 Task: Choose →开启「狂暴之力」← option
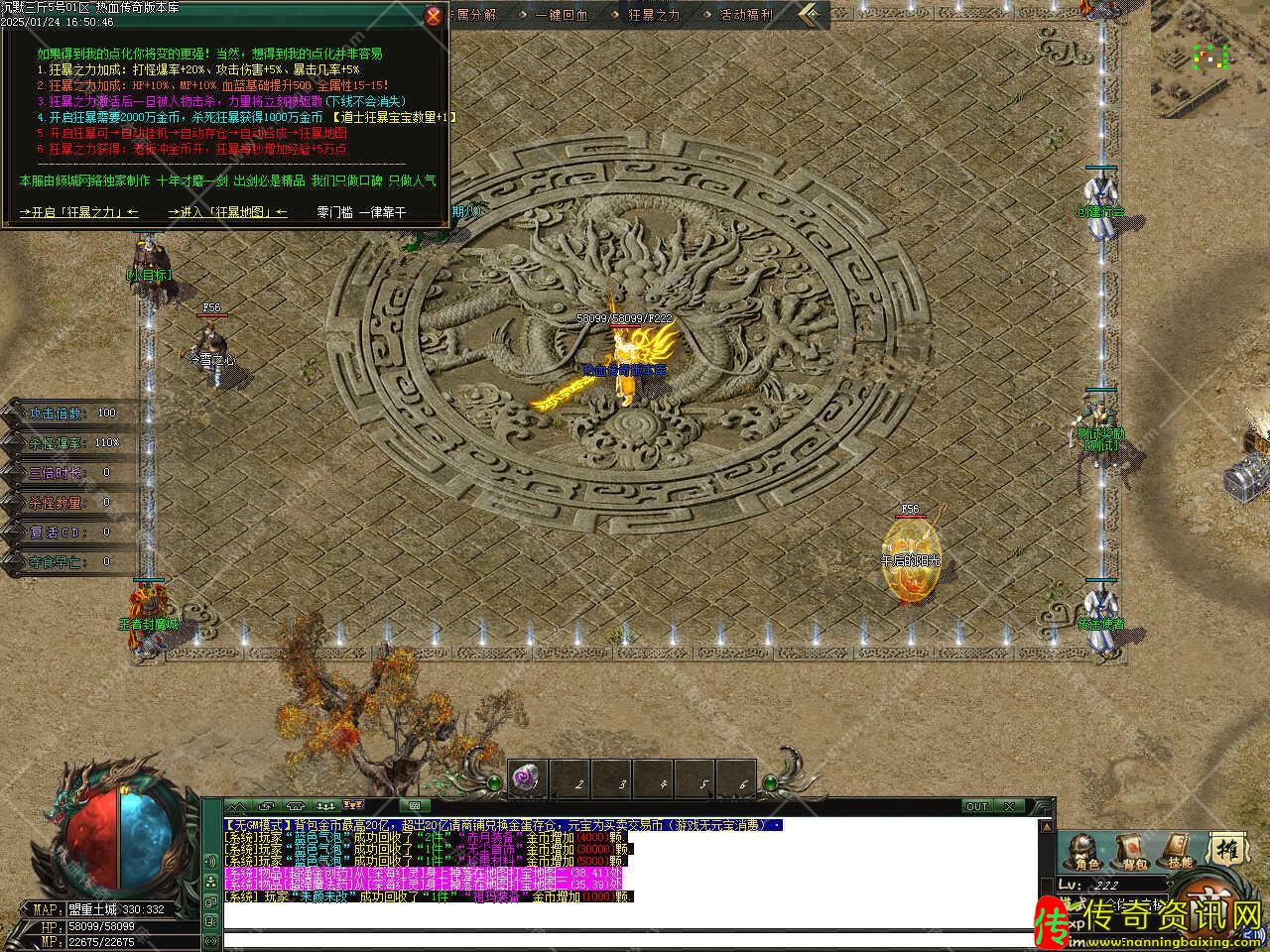(79, 212)
